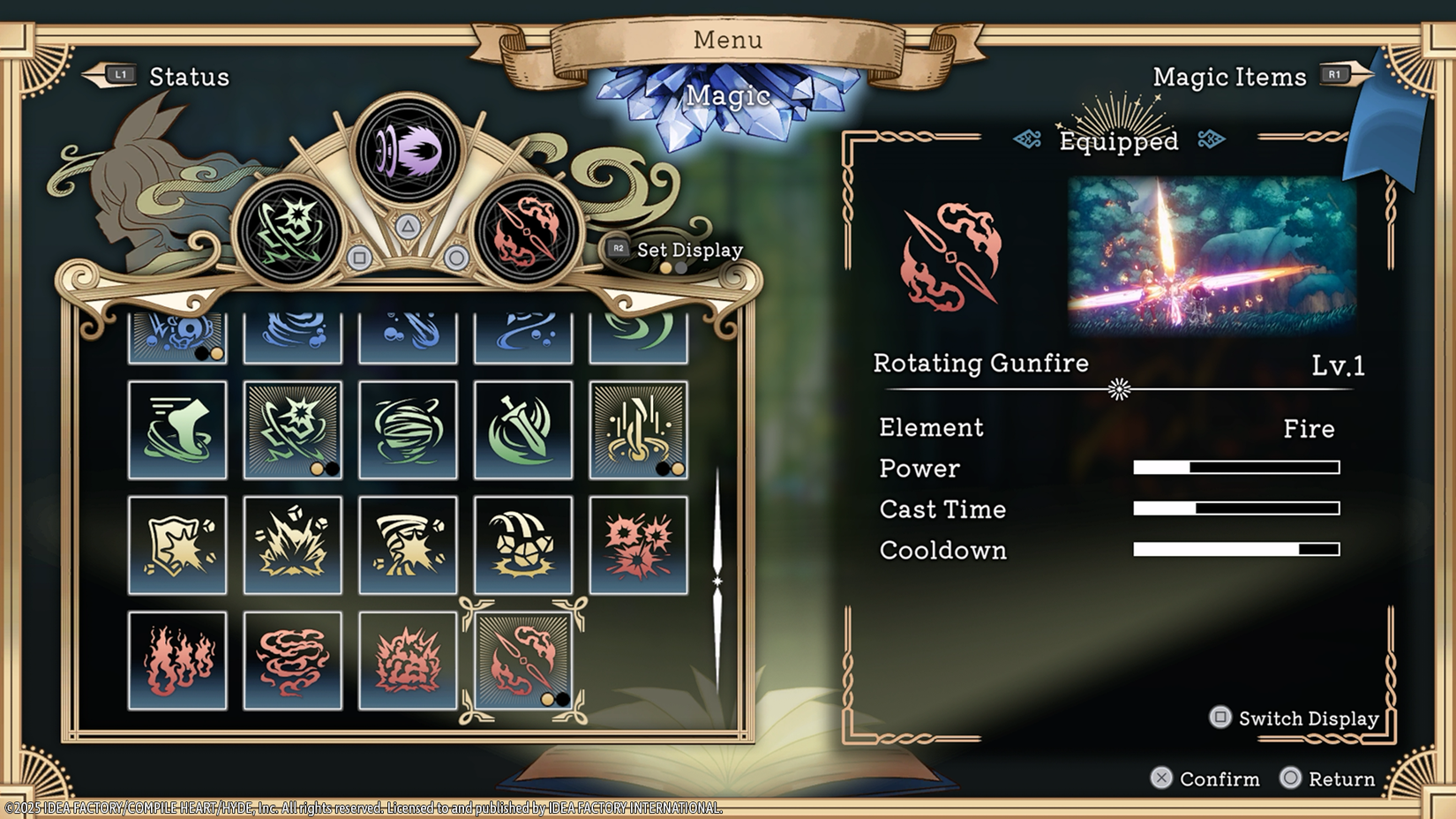The height and width of the screenshot is (819, 1456).
Task: Select the red flame spell in the bottom row
Action: coord(177,659)
